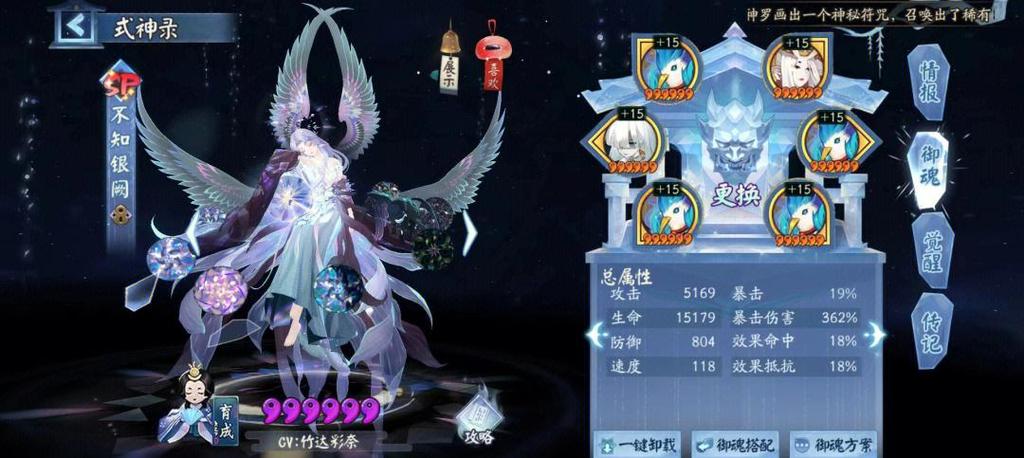Go back from the 式神录 screen

pos(75,26)
